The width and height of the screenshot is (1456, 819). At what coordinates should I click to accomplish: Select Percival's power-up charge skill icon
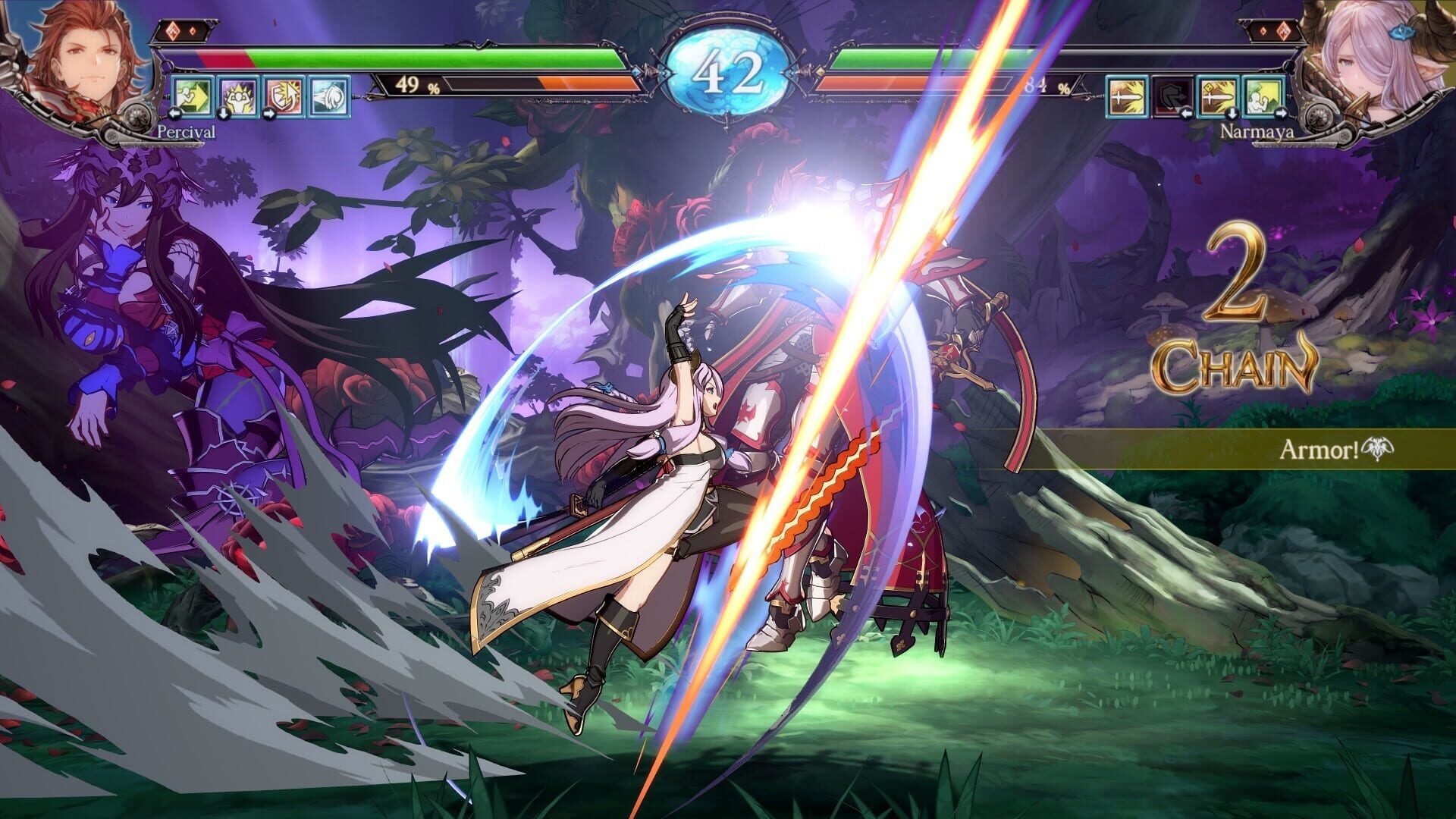click(x=238, y=98)
